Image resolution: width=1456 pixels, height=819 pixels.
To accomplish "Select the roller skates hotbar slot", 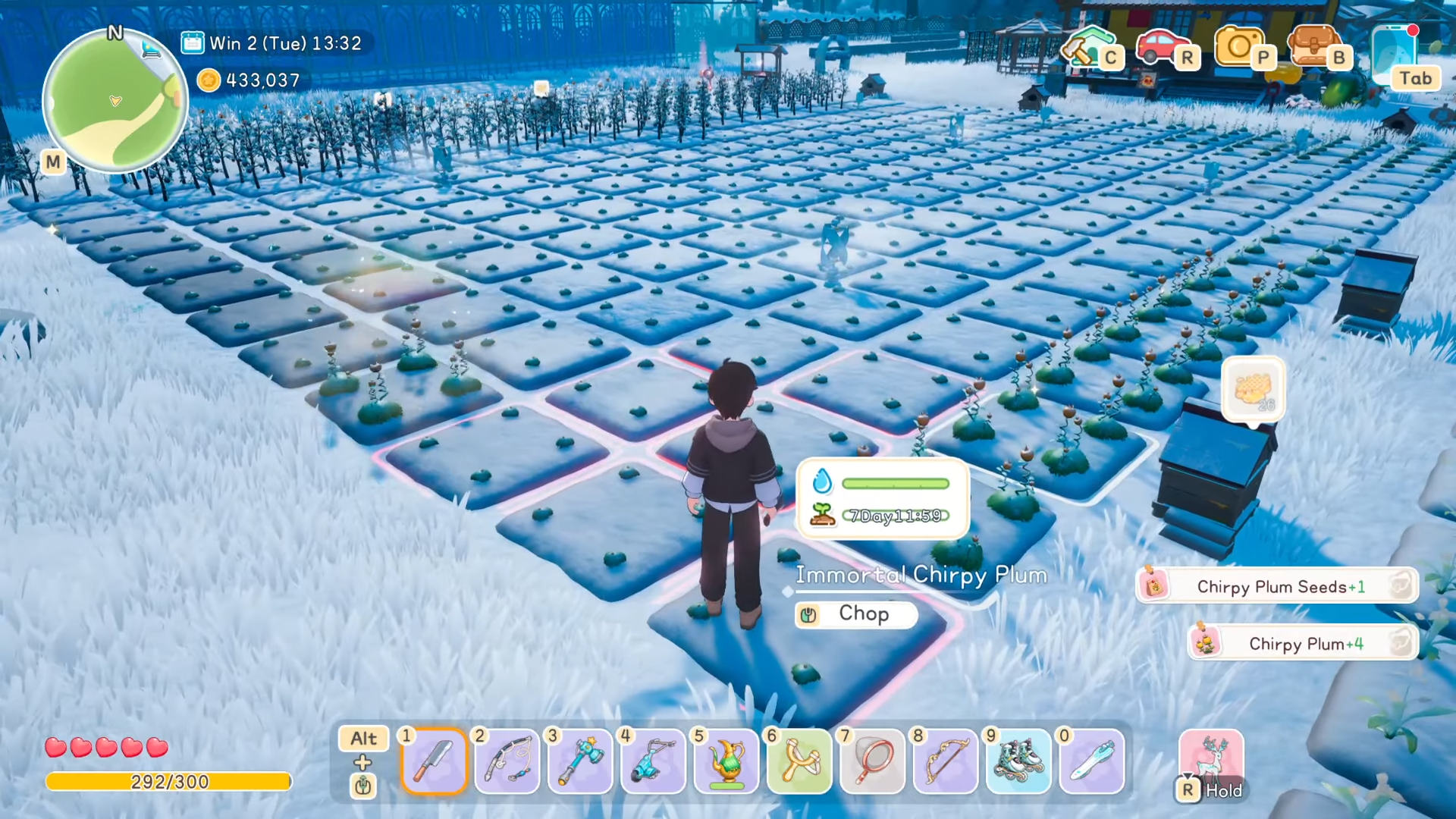I will (x=1018, y=761).
